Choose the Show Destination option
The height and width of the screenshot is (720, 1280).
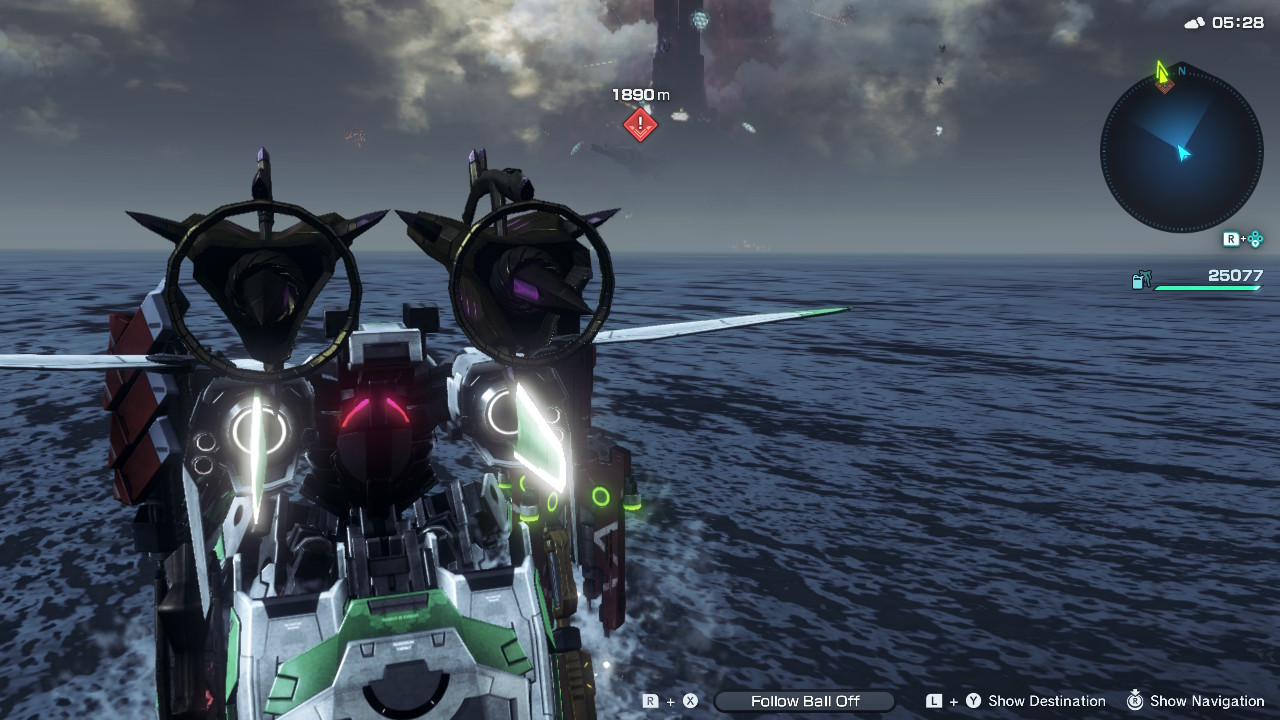click(x=1046, y=701)
